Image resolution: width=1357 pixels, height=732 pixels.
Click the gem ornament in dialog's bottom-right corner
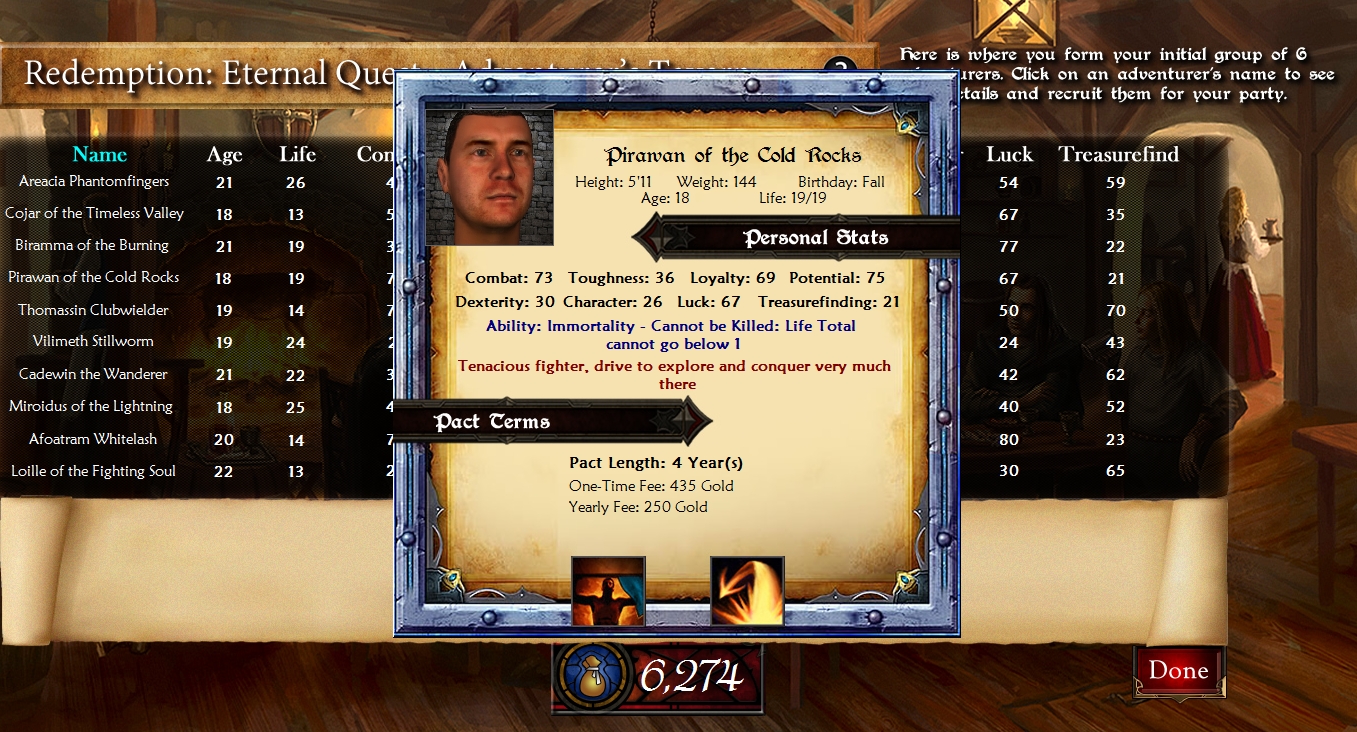click(x=907, y=577)
